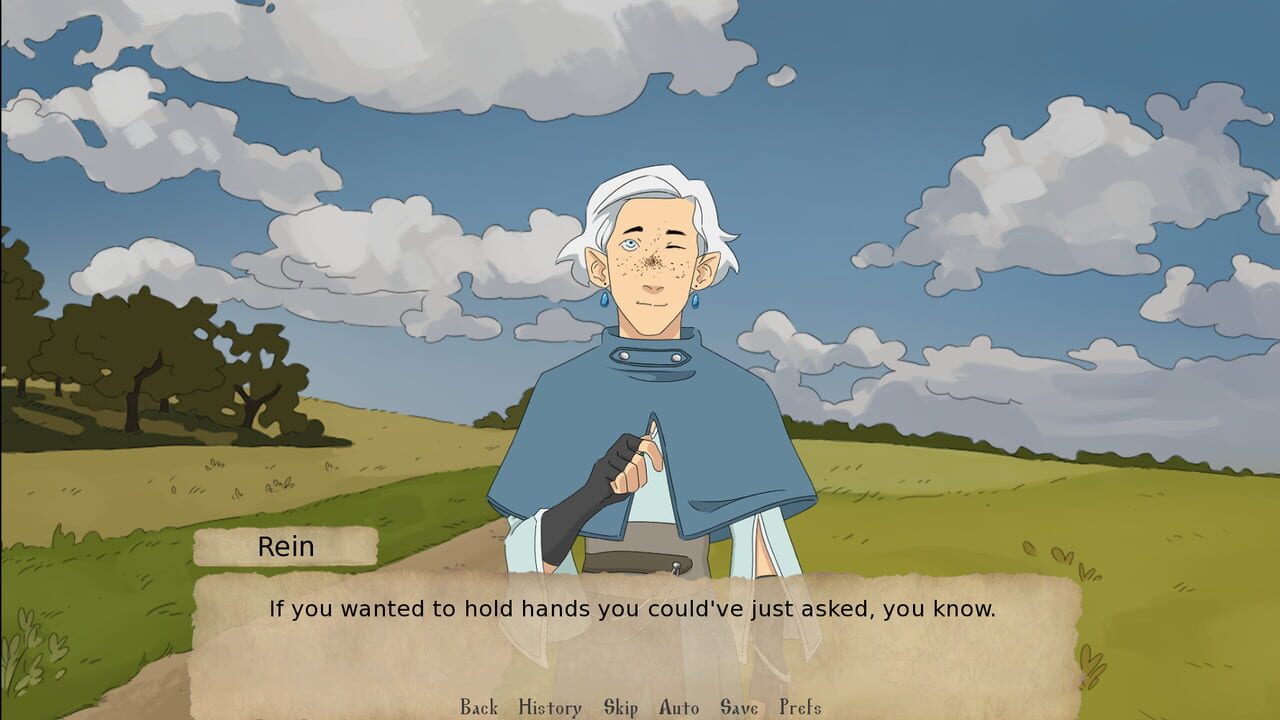Click Back at the start of the quick menu

click(476, 707)
